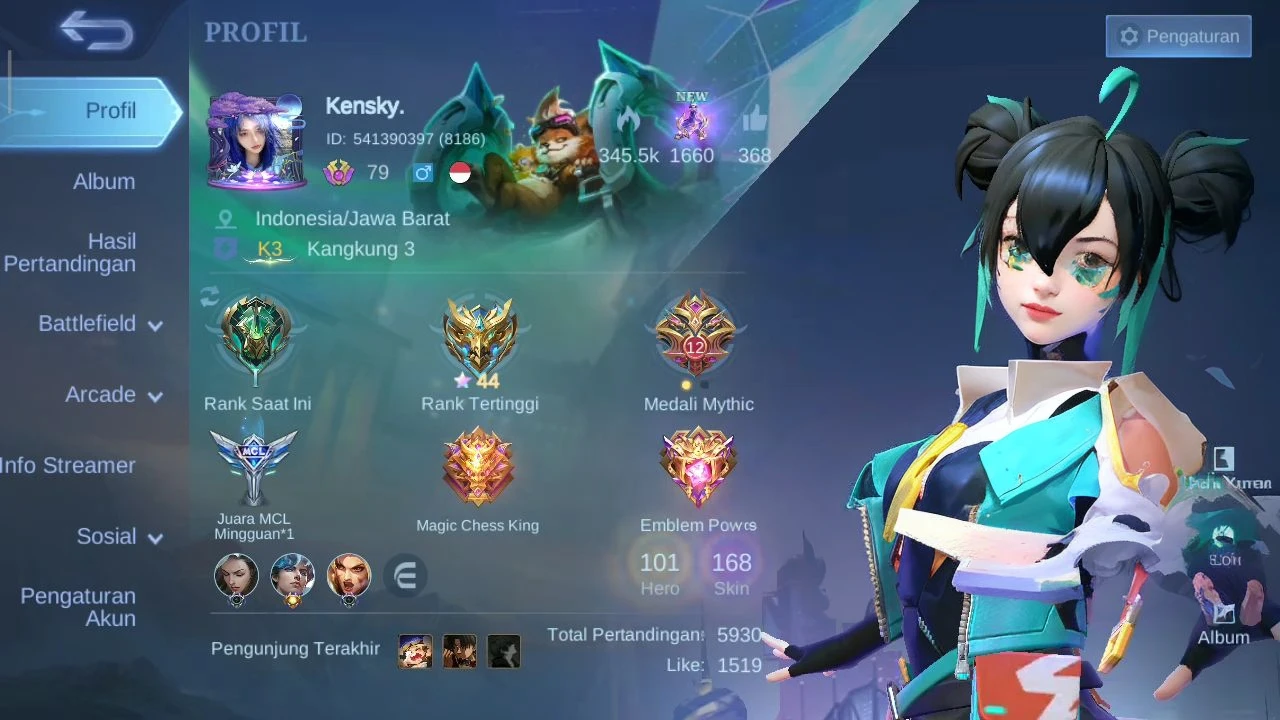Expand the Battlefield section
Viewport: 1280px width, 720px height.
pyautogui.click(x=99, y=324)
